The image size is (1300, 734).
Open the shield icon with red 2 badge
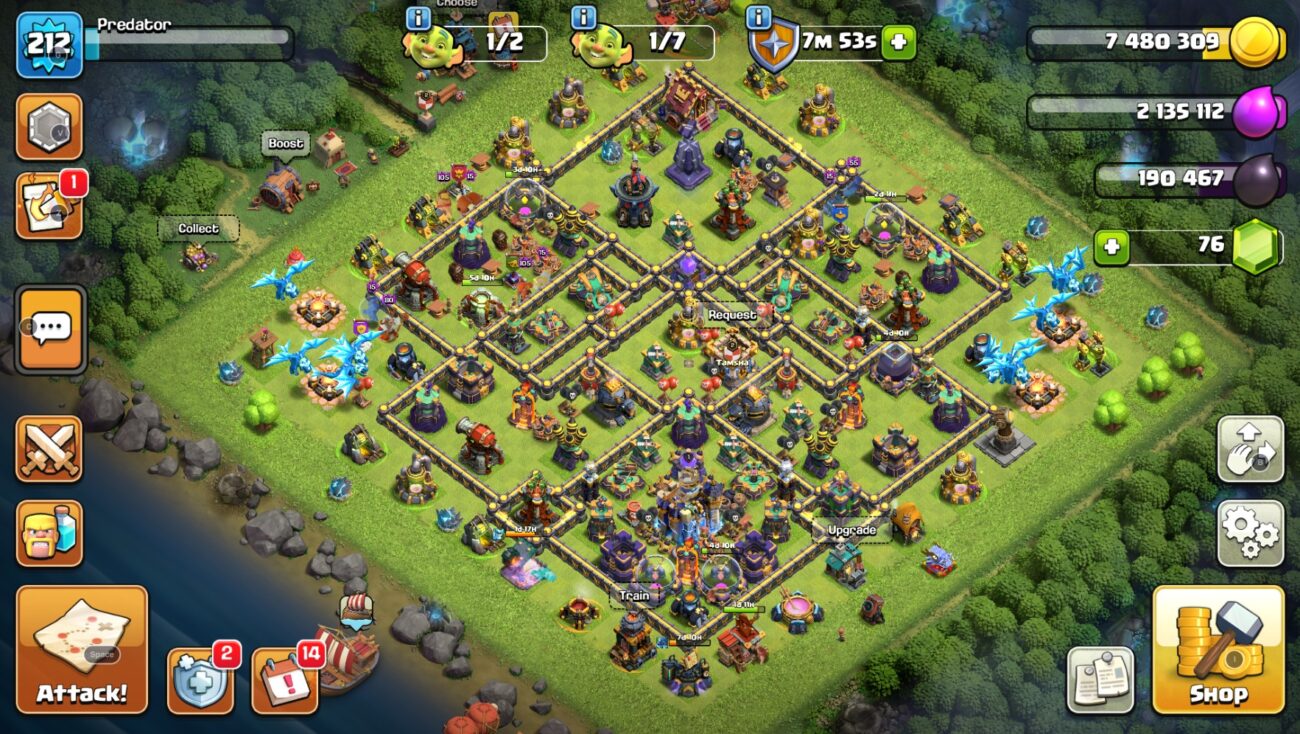[200, 681]
